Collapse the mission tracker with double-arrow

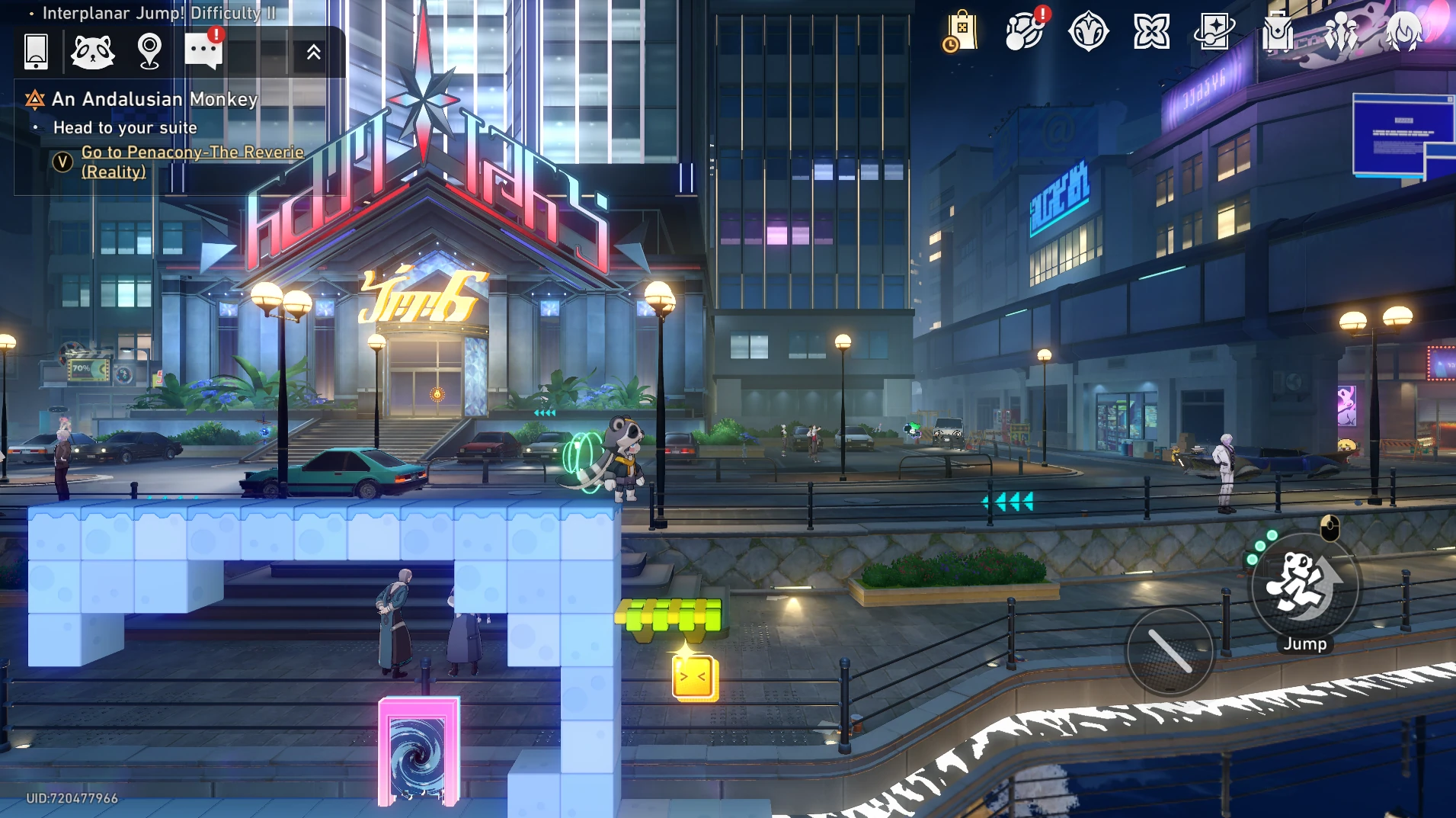coord(313,52)
